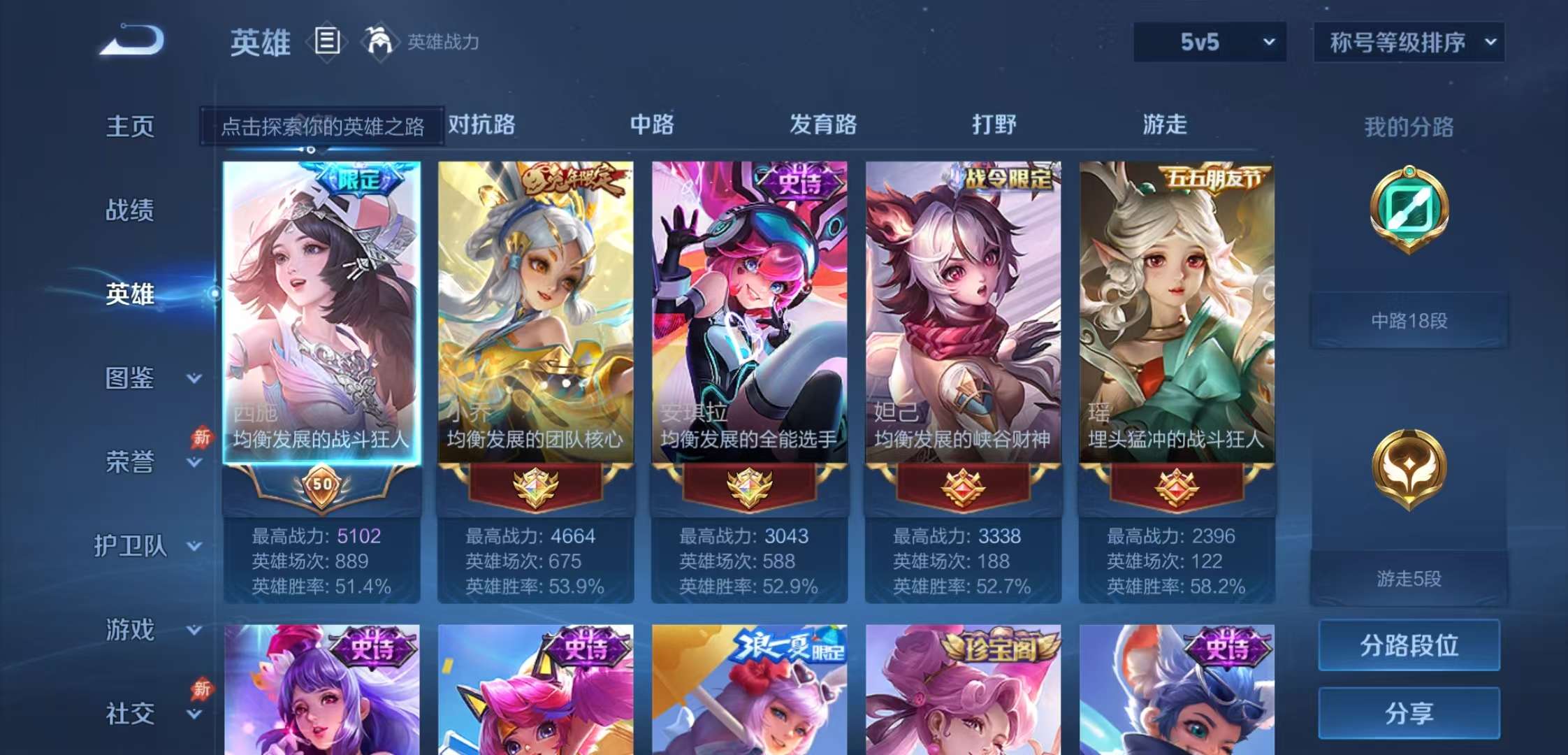Open the hero guide list icon beside 英雄

326,42
